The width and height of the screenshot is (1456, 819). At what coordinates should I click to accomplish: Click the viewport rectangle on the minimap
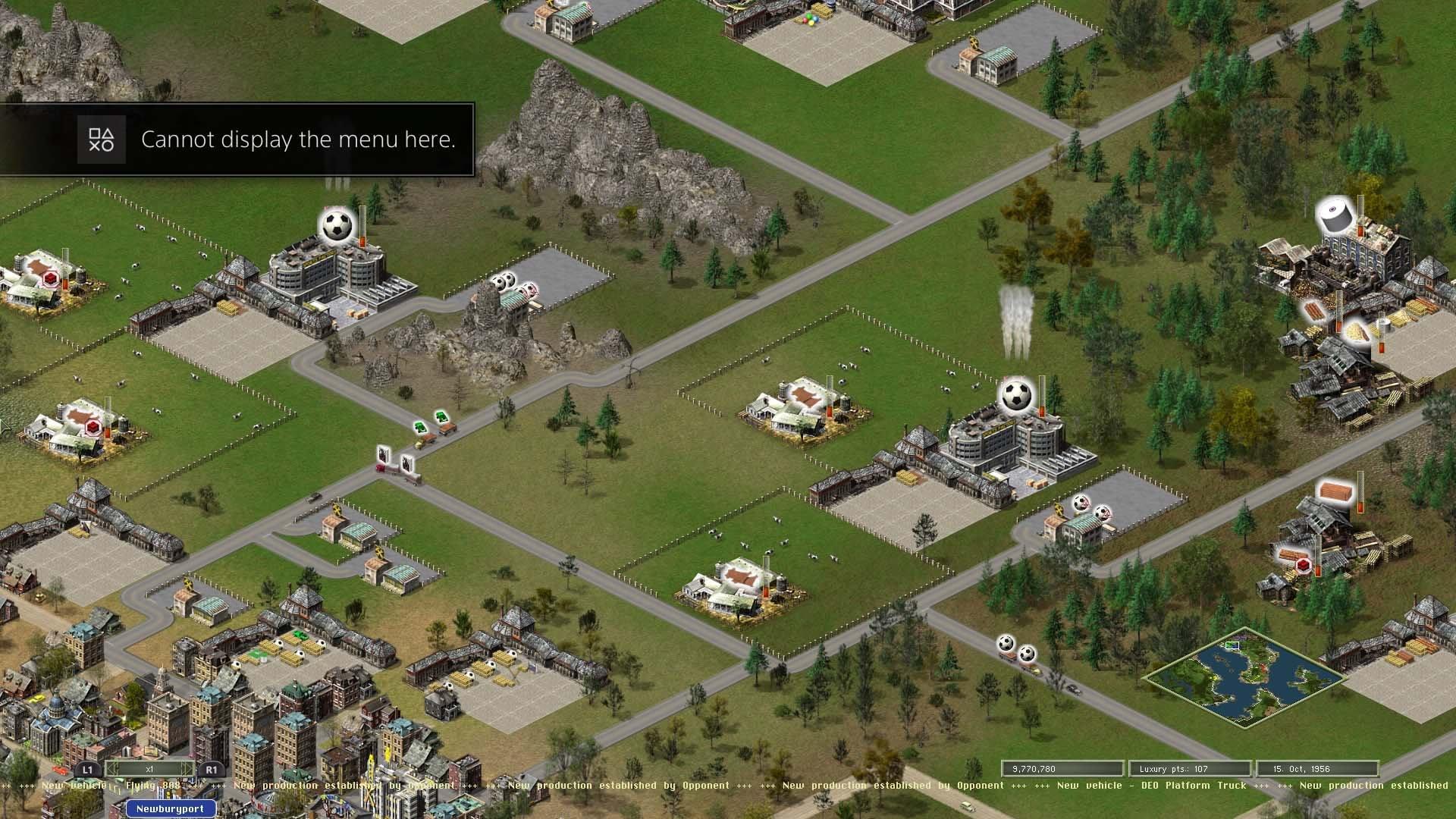coord(1232,645)
